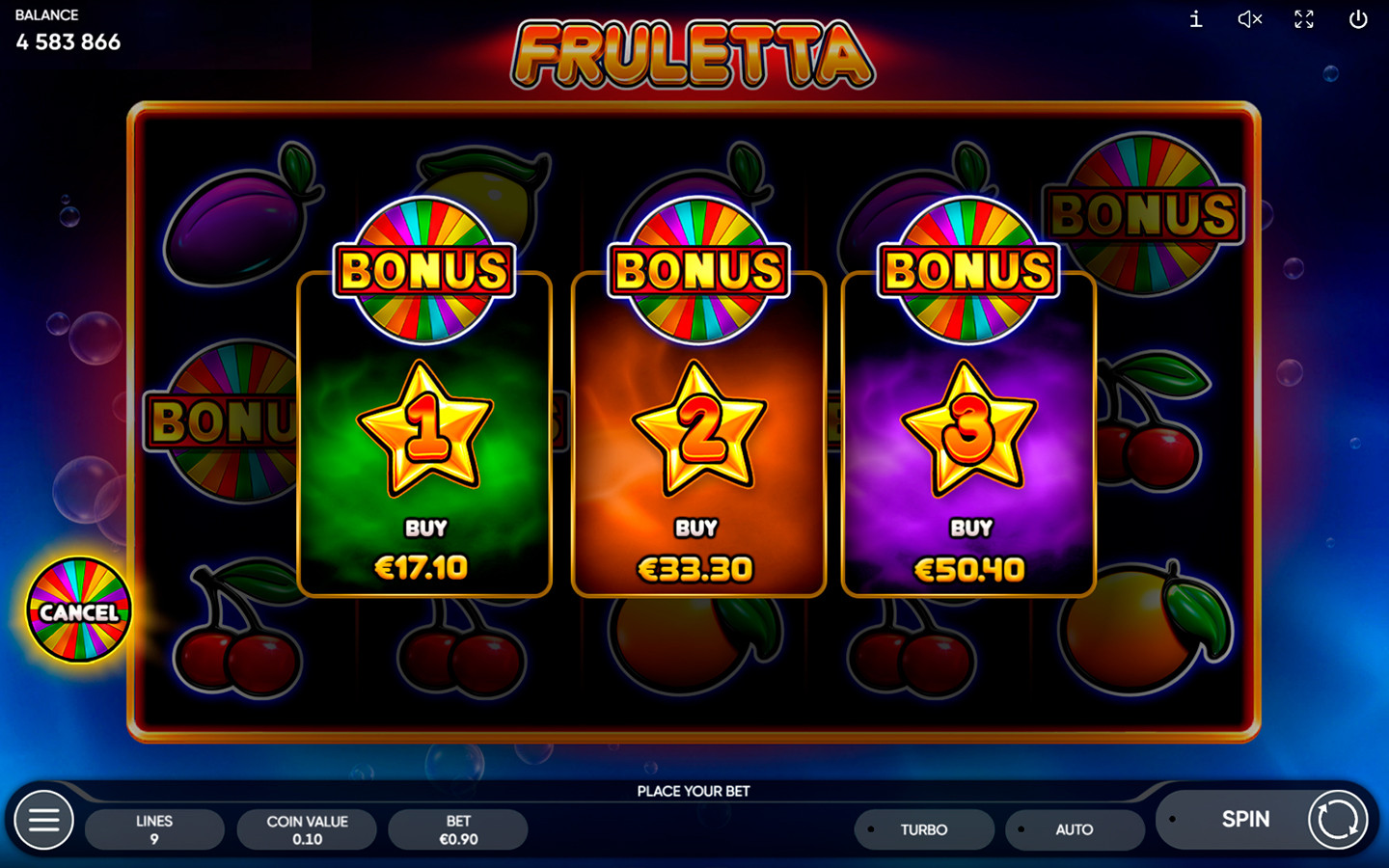Adjust the Coin Value setting

[307, 829]
